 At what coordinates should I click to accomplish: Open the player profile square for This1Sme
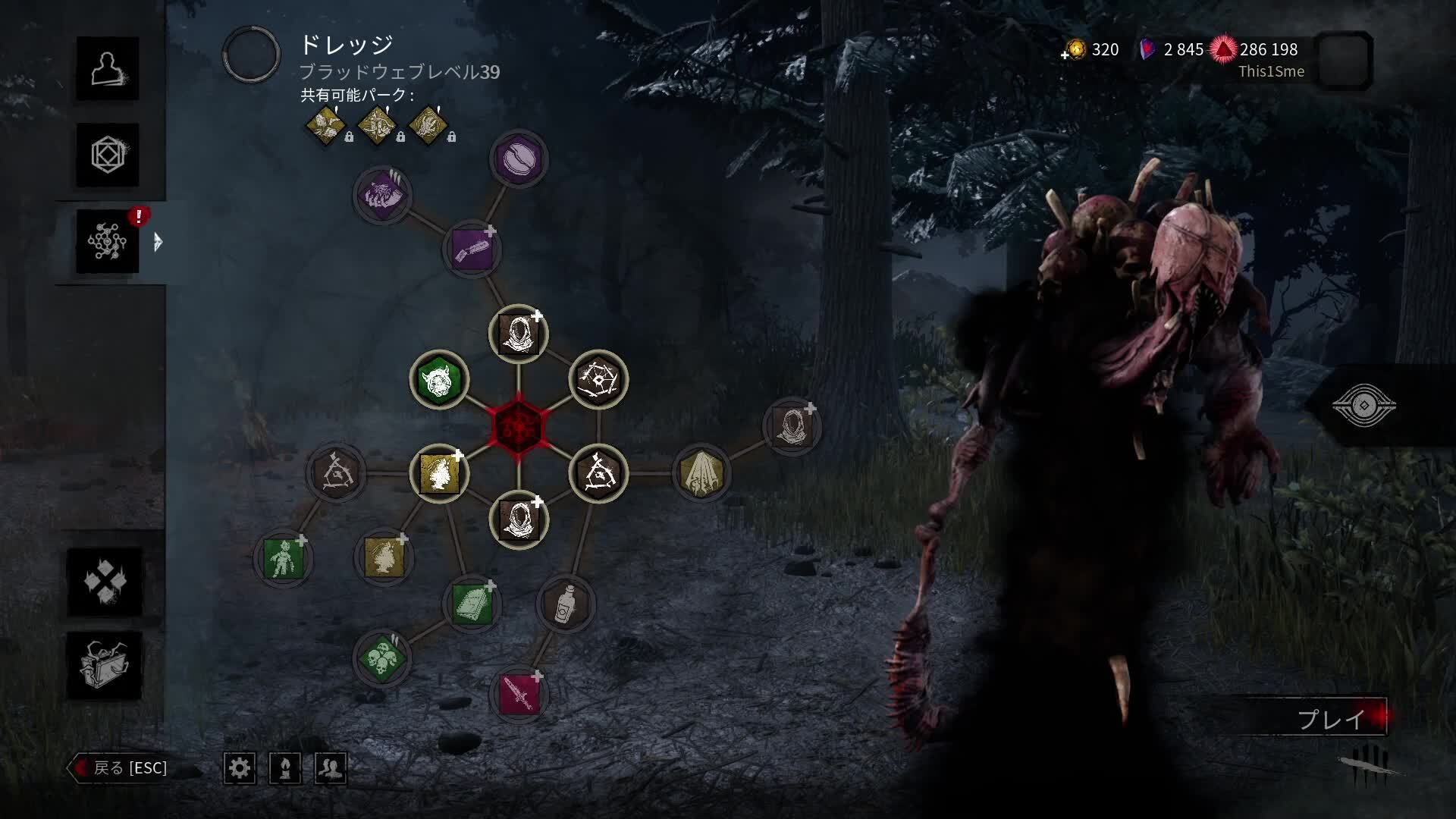pos(1344,61)
